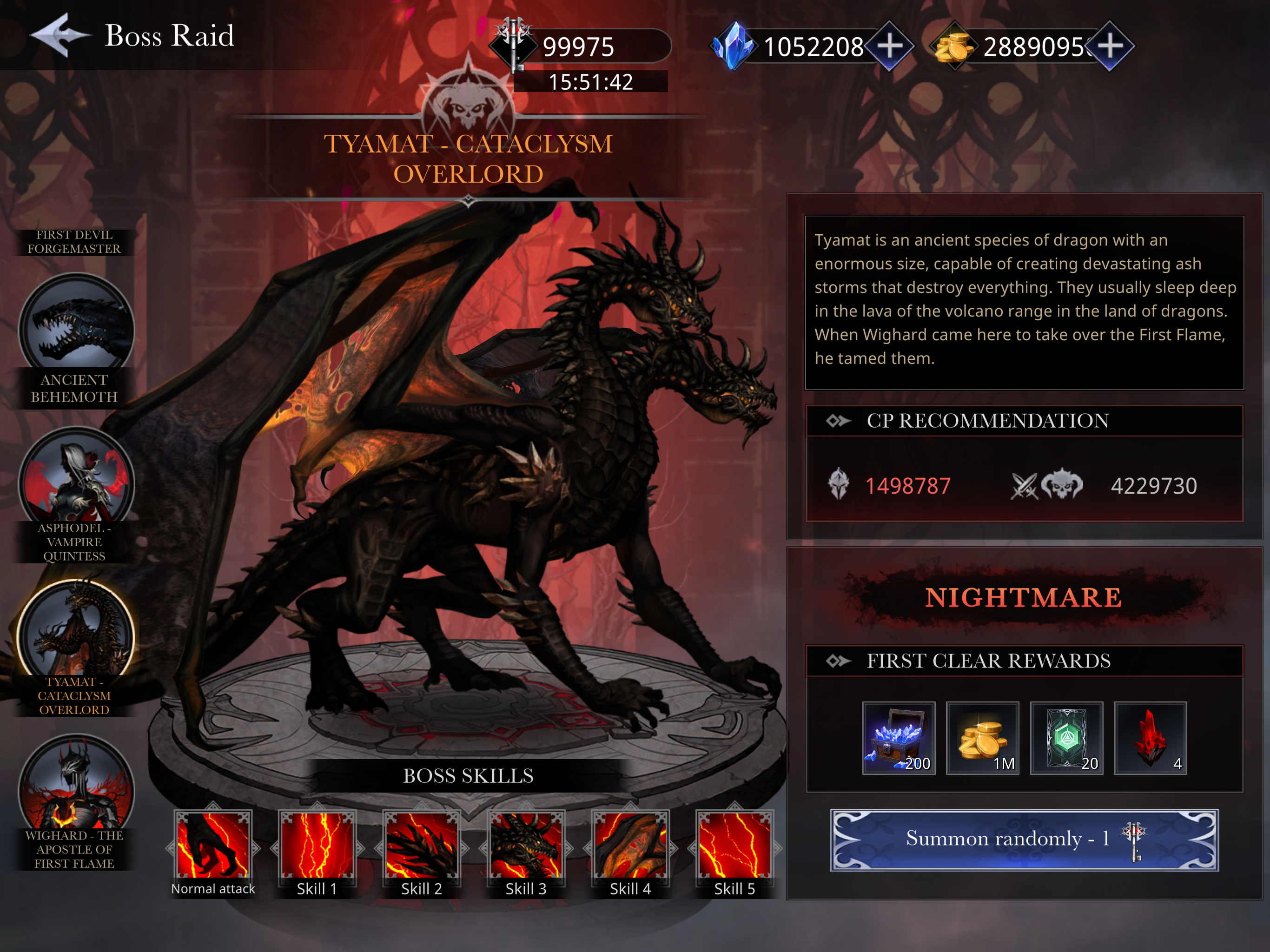View the 1M gold reward item
This screenshot has height=952, width=1270.
[983, 738]
